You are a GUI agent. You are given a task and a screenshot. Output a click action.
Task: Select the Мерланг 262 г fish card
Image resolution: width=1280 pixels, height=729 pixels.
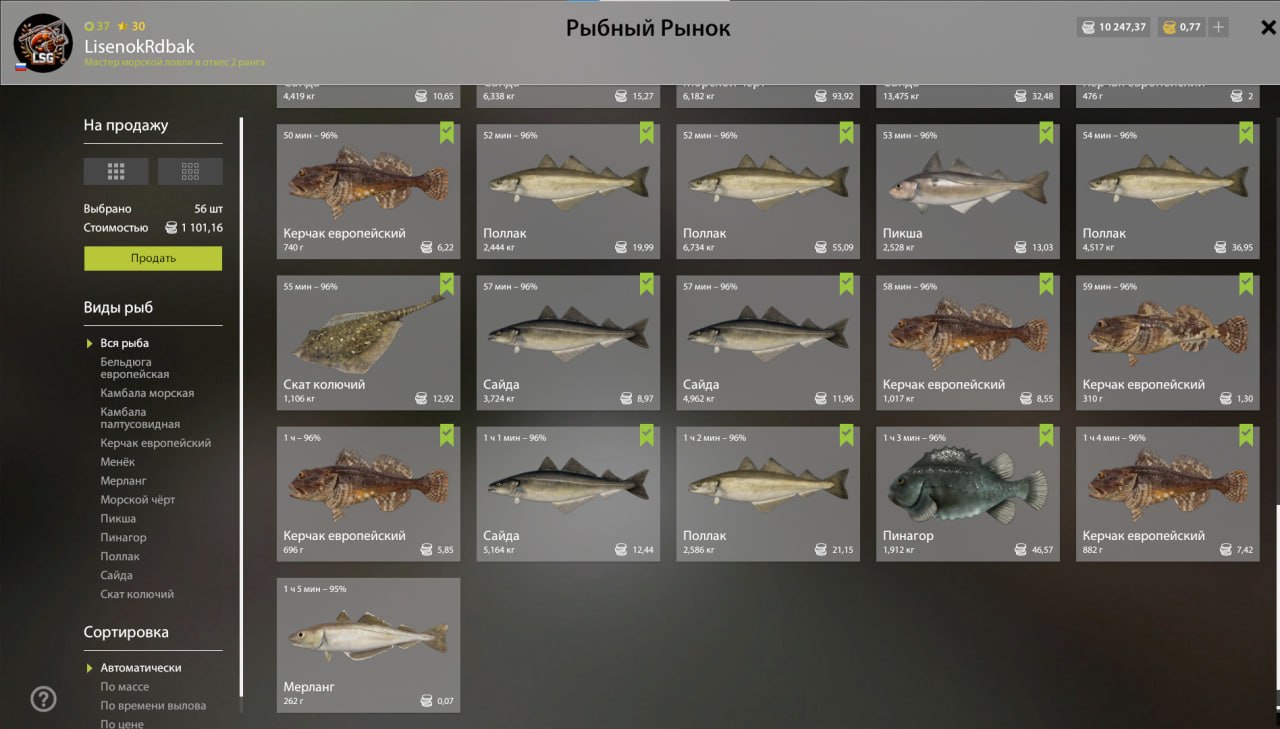[x=368, y=644]
